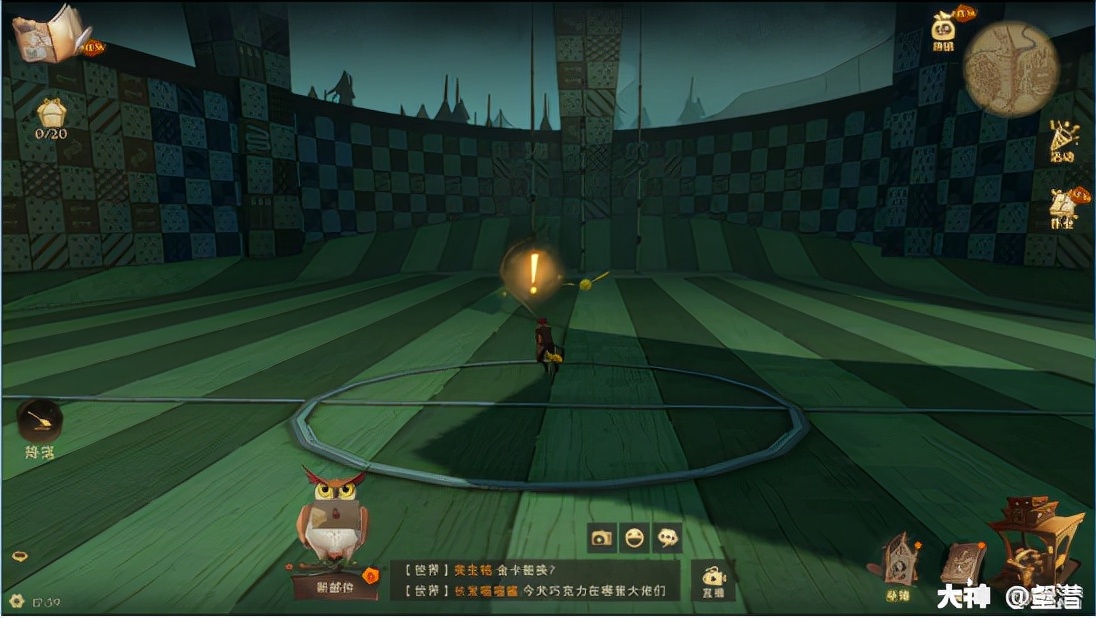Image resolution: width=1096 pixels, height=618 pixels.
Task: Open the cupcake counter showing 0/20
Action: [51, 115]
